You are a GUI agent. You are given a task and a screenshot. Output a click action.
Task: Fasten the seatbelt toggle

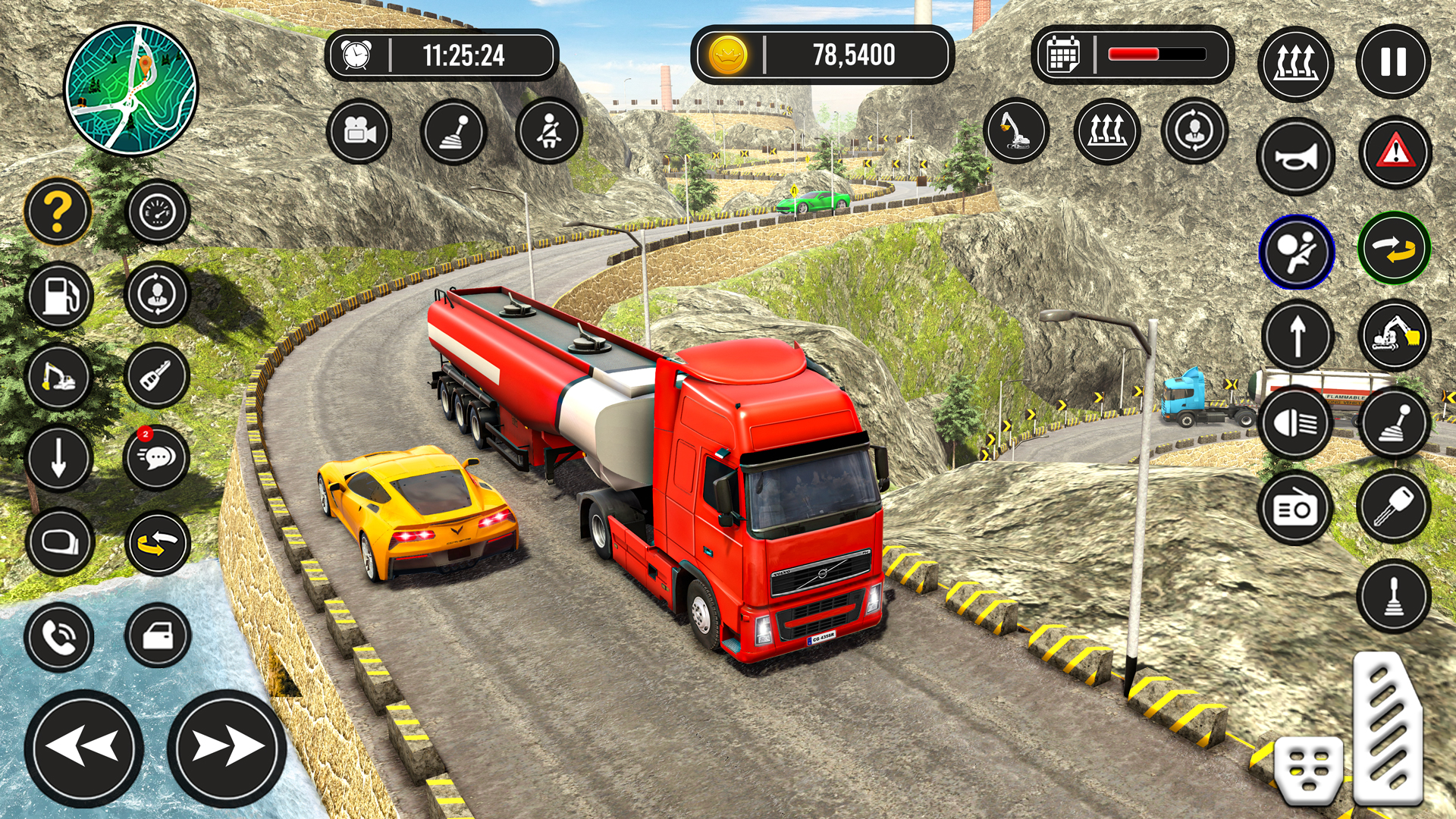[x=548, y=132]
